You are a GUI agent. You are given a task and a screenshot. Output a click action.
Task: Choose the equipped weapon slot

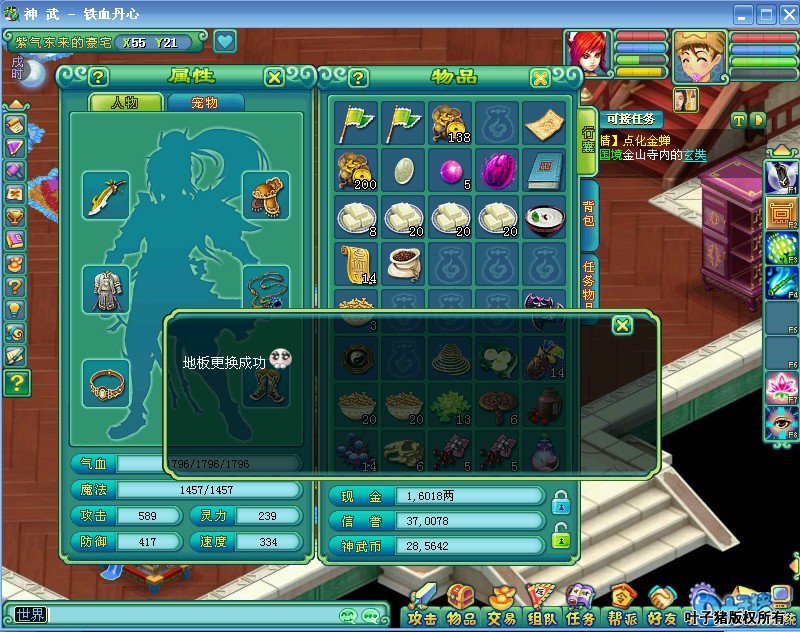(106, 195)
